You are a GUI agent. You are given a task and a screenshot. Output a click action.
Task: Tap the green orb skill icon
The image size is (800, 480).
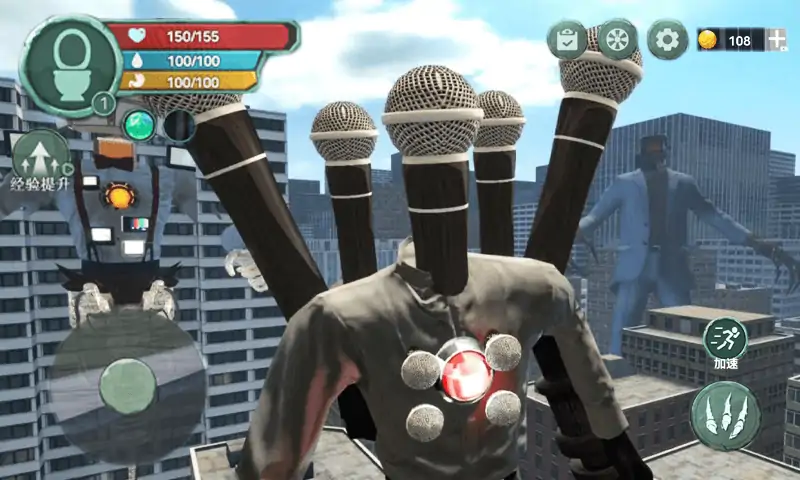(140, 126)
